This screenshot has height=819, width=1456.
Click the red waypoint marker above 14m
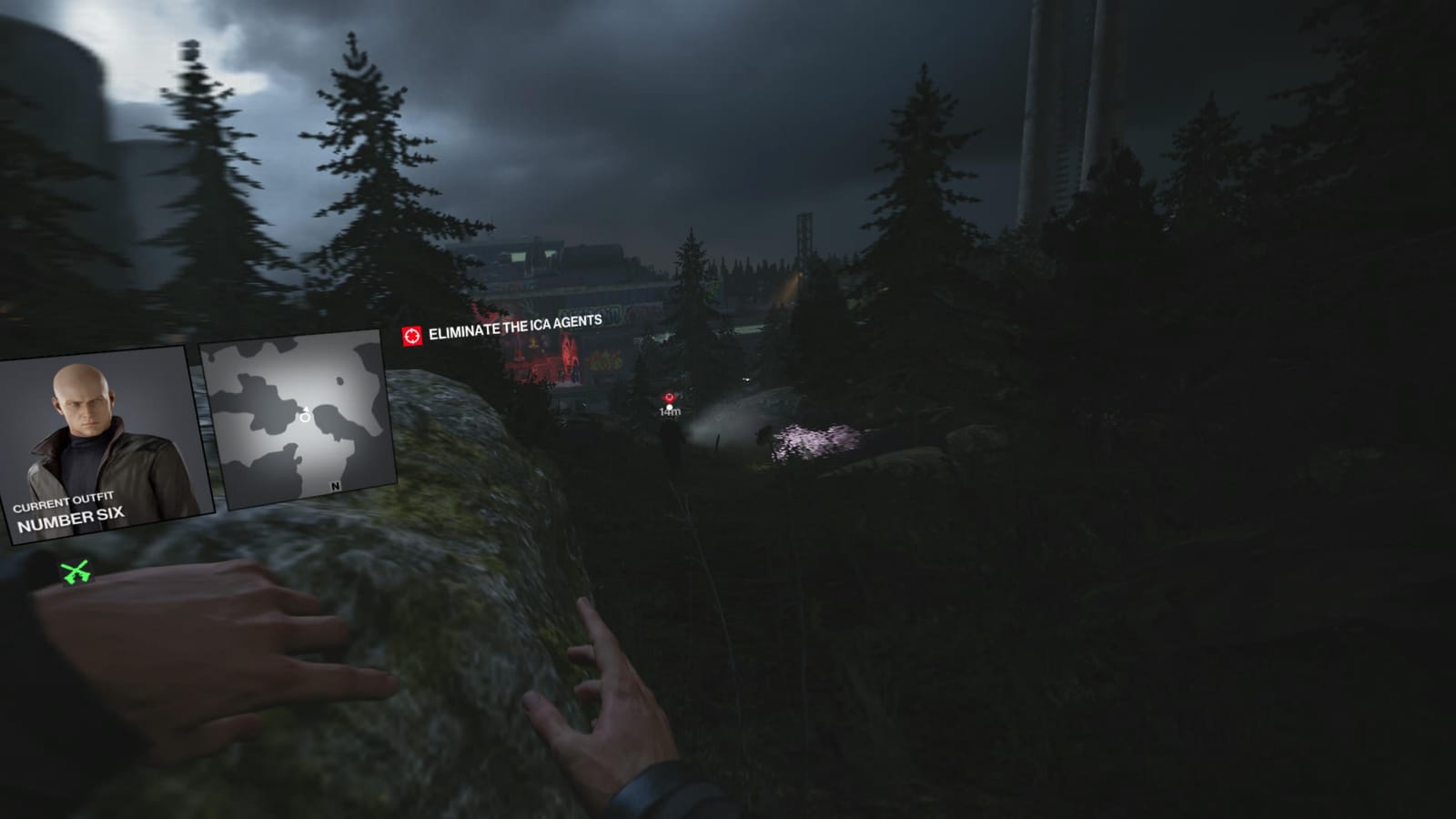pyautogui.click(x=670, y=396)
